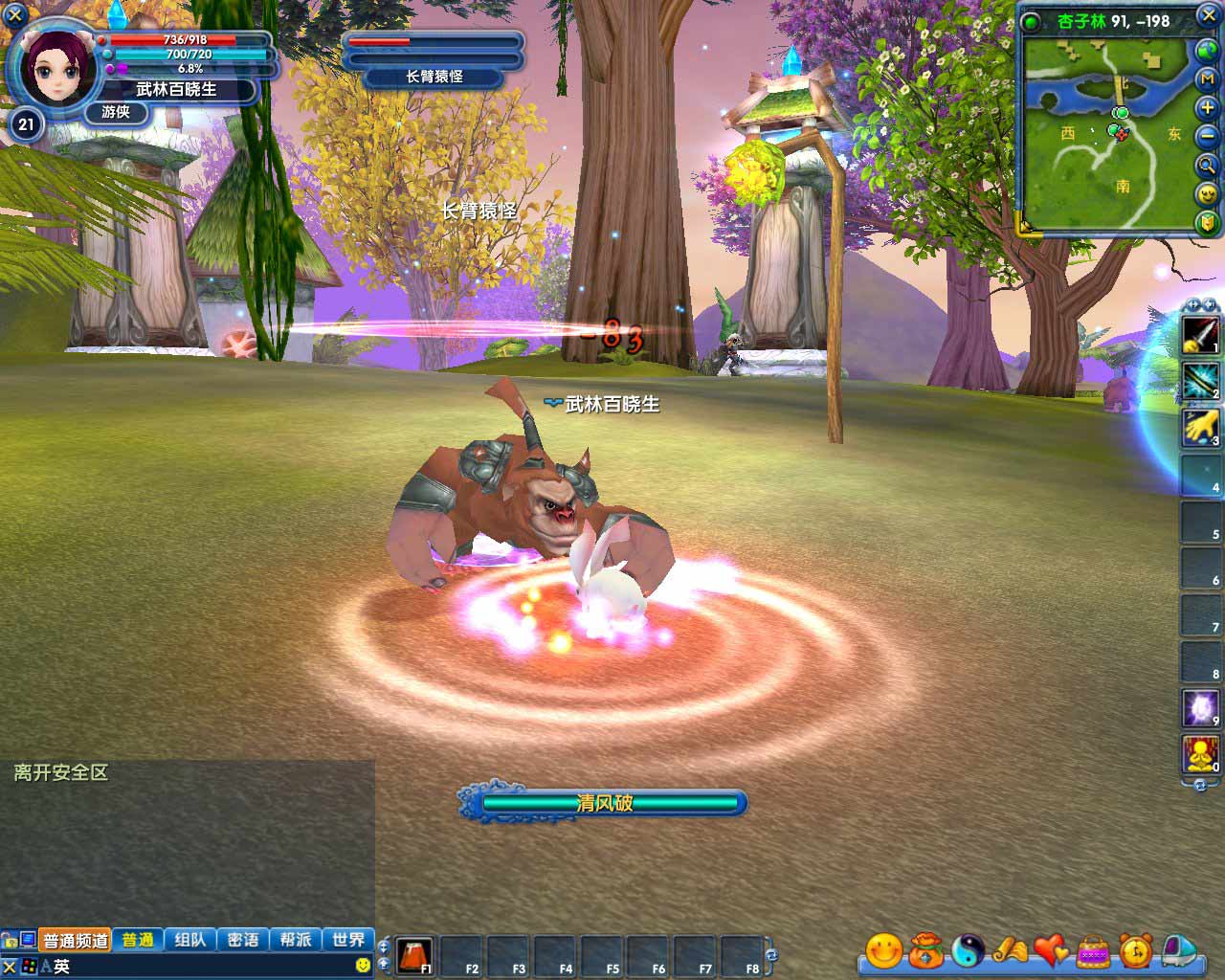Select the 普通 chat tab
This screenshot has height=980, width=1225.
(138, 940)
